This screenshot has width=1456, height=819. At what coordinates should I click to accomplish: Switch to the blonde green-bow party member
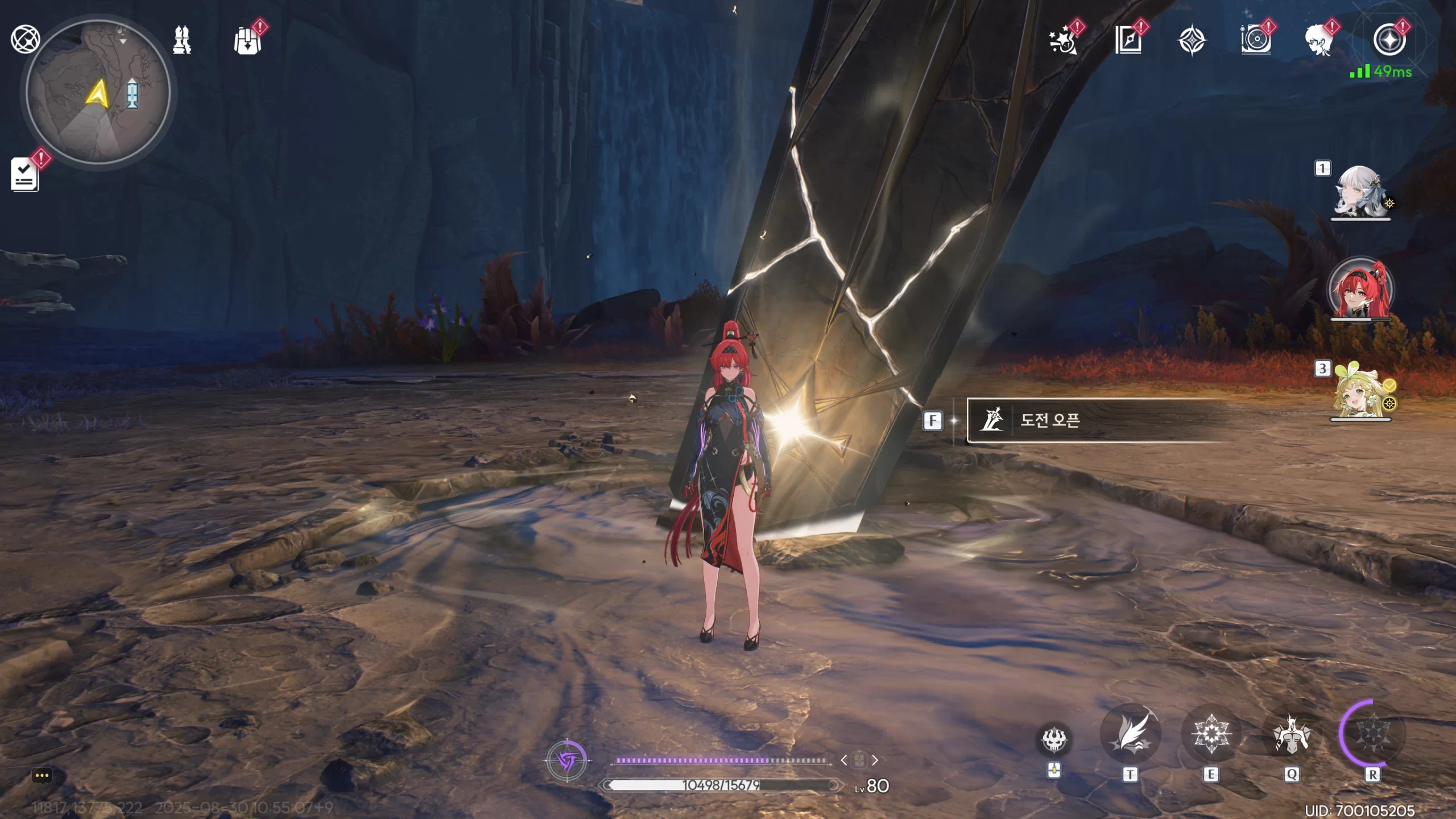pyautogui.click(x=1360, y=391)
